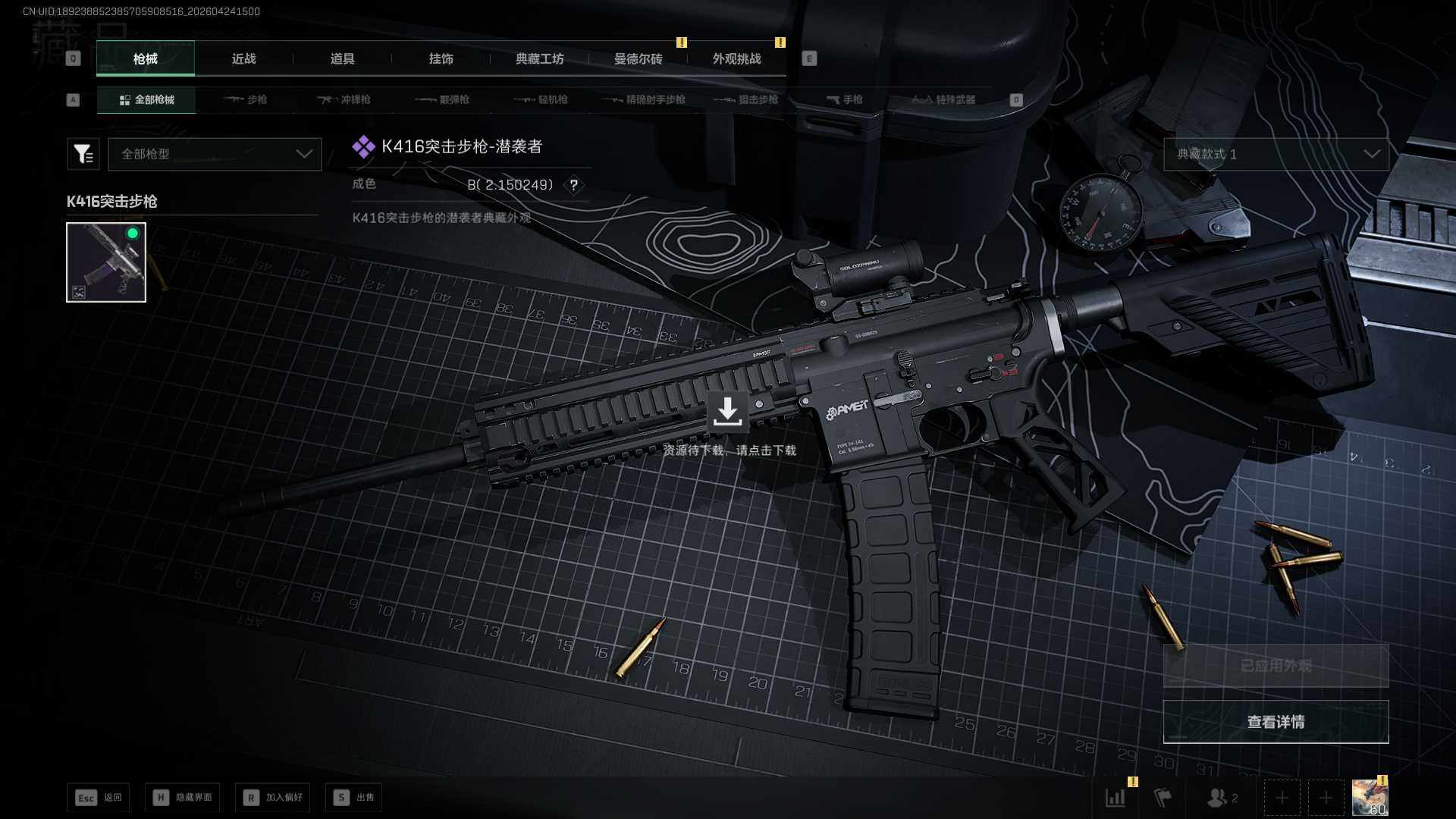Select the 挂饰 charms tab
Viewport: 1456px width, 819px height.
(441, 59)
